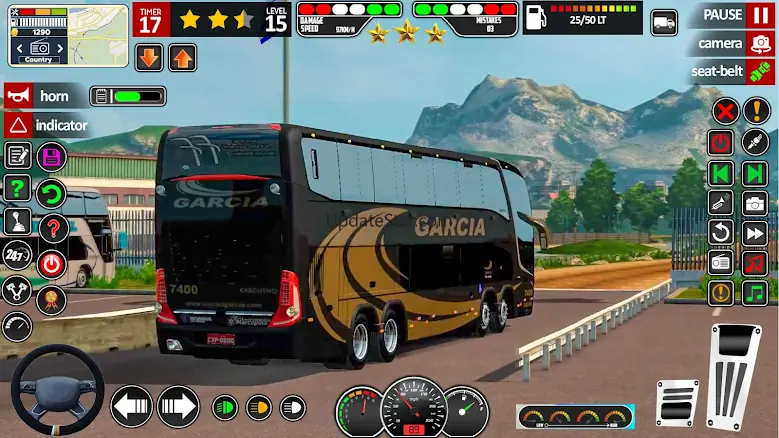Click the red X icon
Image resolution: width=779 pixels, height=438 pixels.
[x=724, y=111]
